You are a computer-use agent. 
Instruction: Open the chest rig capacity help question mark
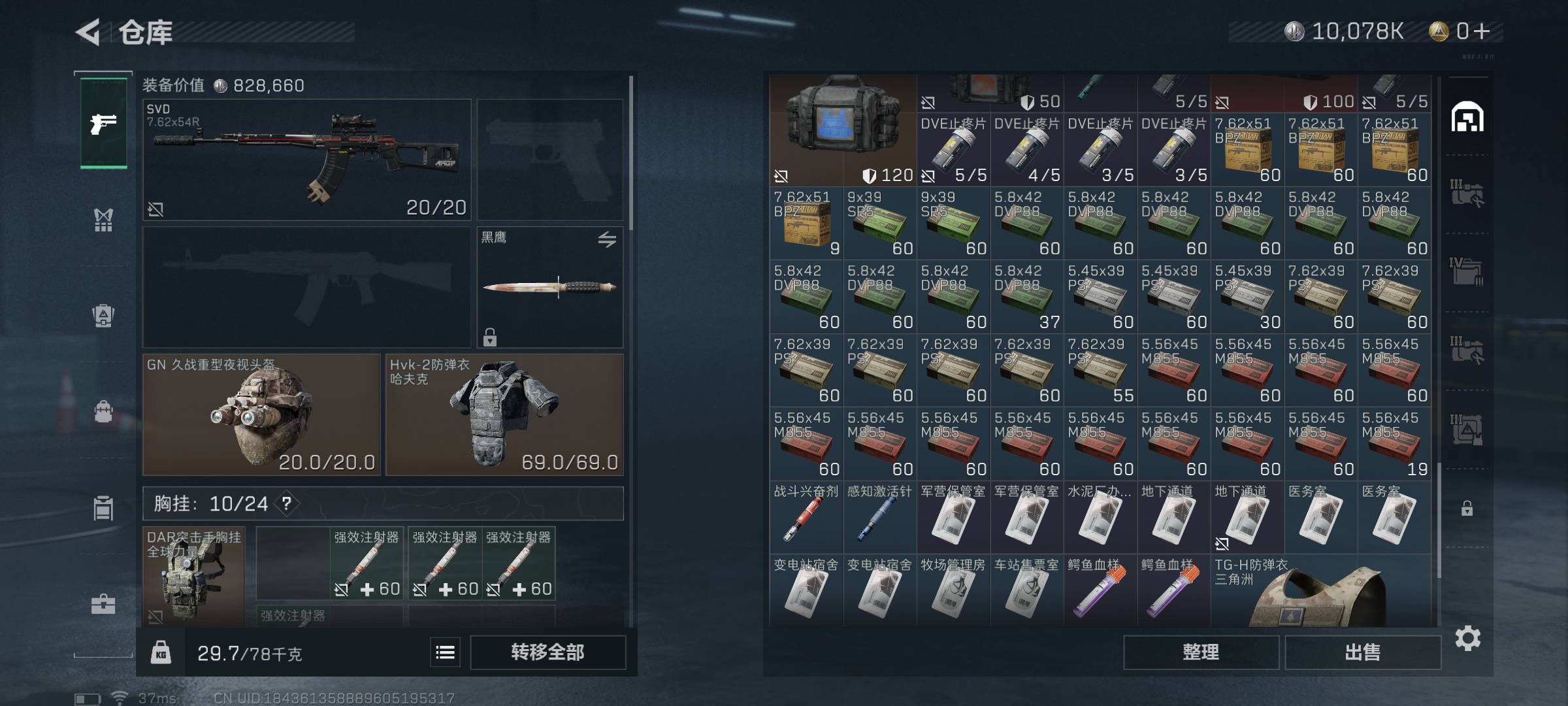(x=286, y=503)
